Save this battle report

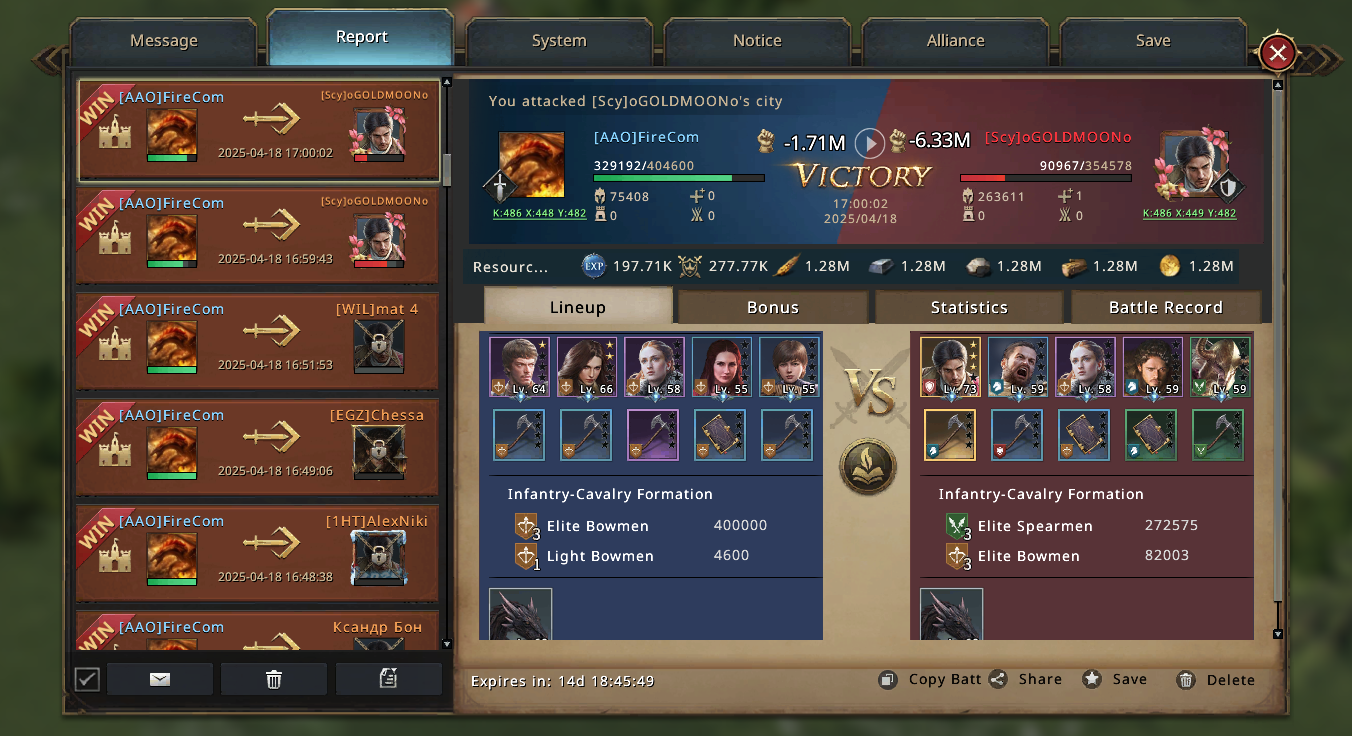point(1116,679)
